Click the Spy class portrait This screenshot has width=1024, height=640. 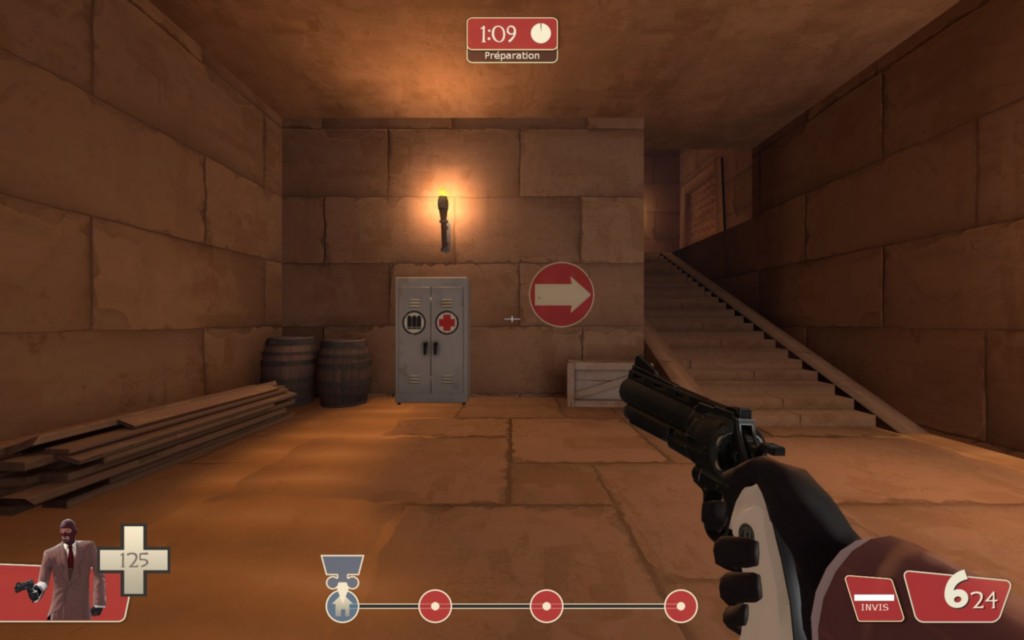[68, 568]
